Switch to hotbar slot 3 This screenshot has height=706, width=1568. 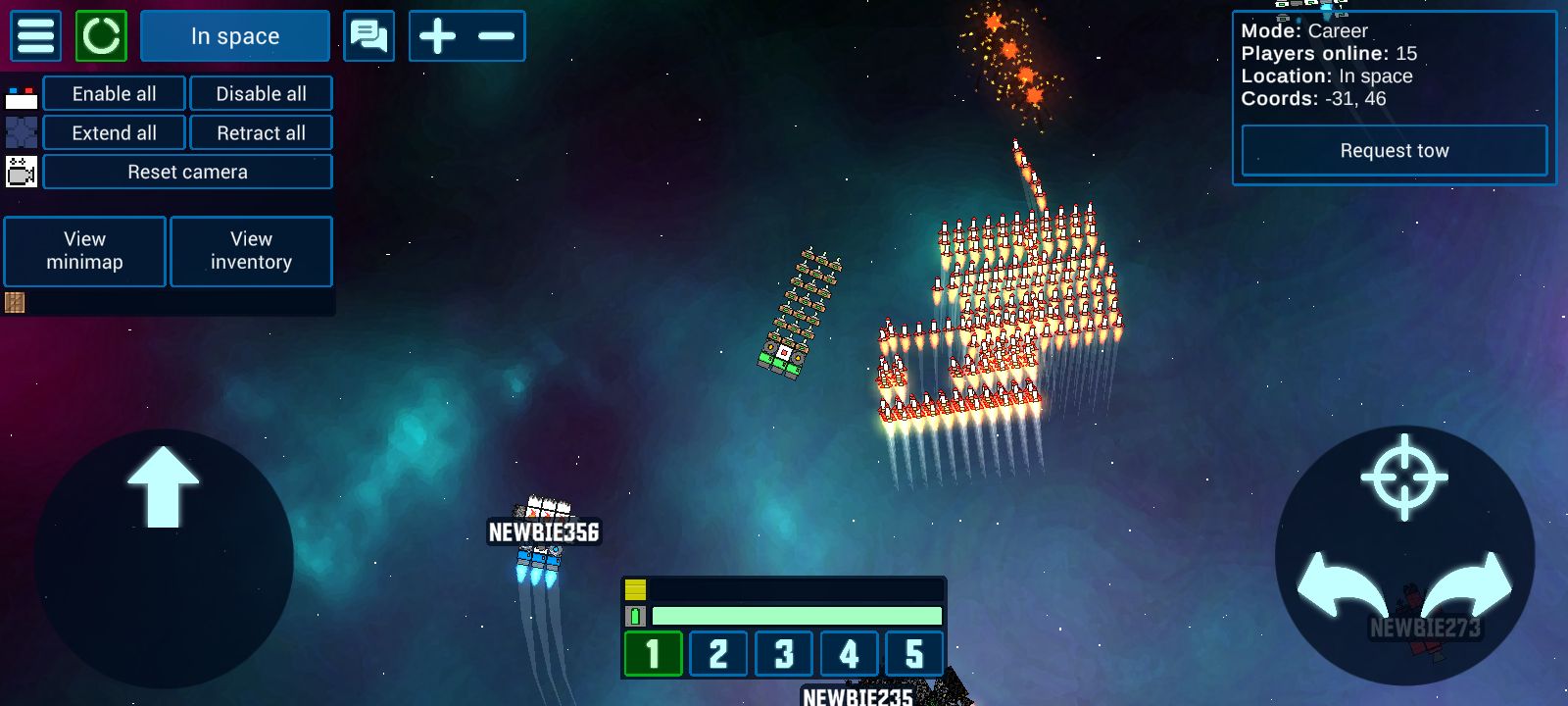(784, 653)
